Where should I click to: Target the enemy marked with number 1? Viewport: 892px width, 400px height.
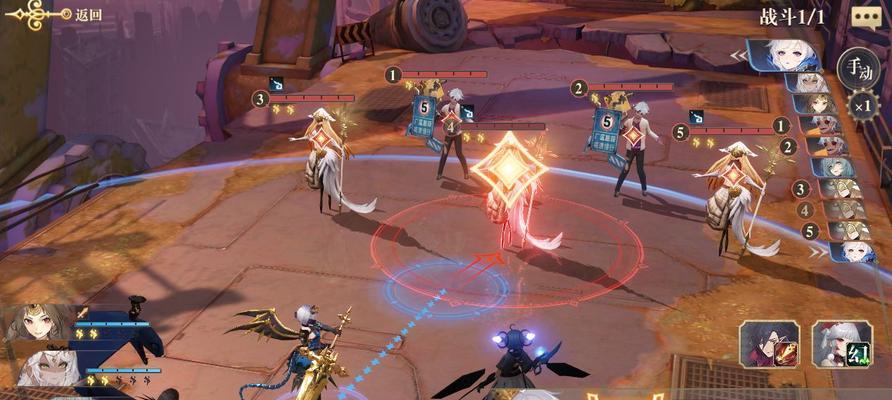[x=452, y=135]
